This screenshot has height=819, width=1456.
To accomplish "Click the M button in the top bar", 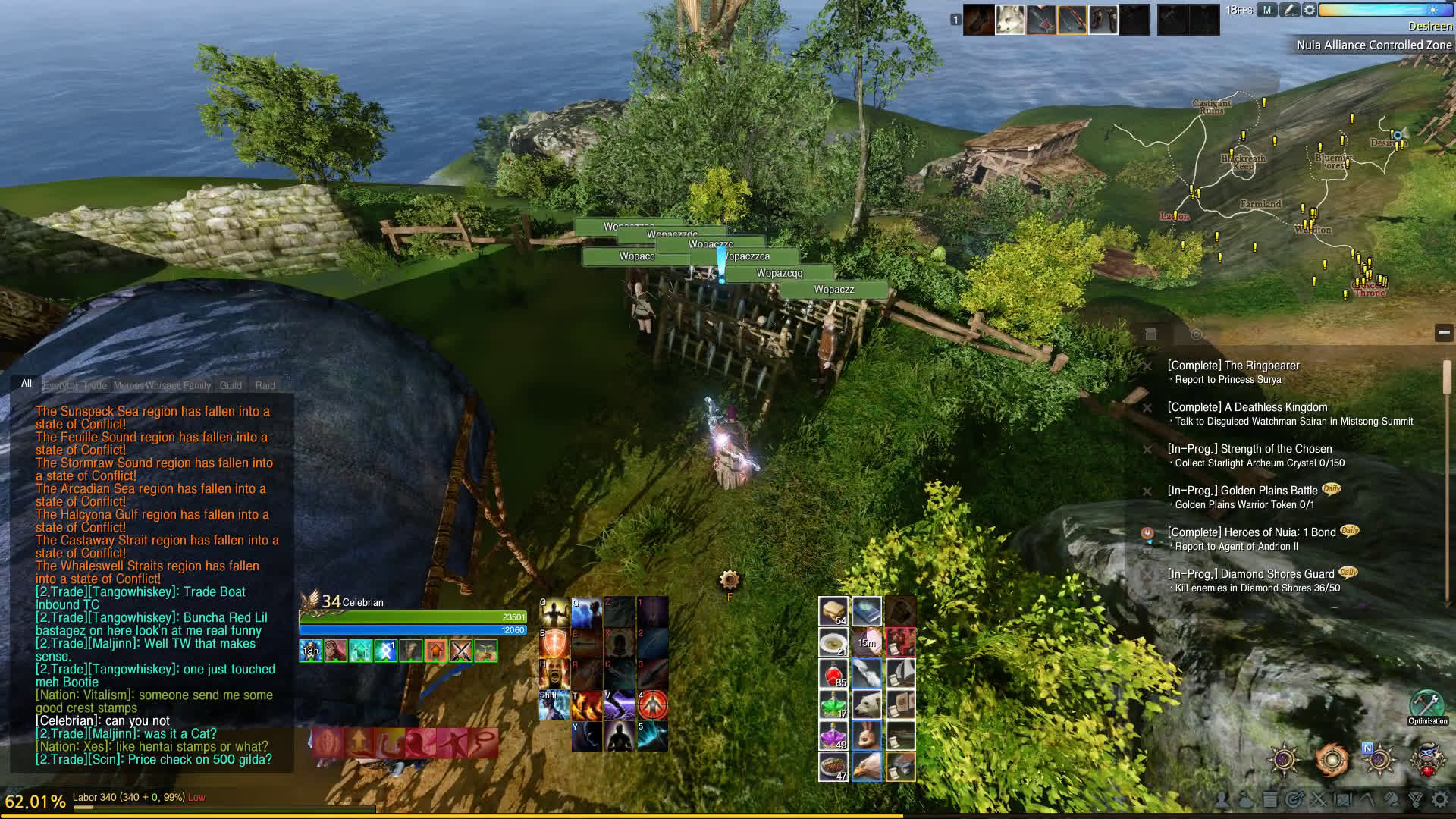I will [1267, 11].
